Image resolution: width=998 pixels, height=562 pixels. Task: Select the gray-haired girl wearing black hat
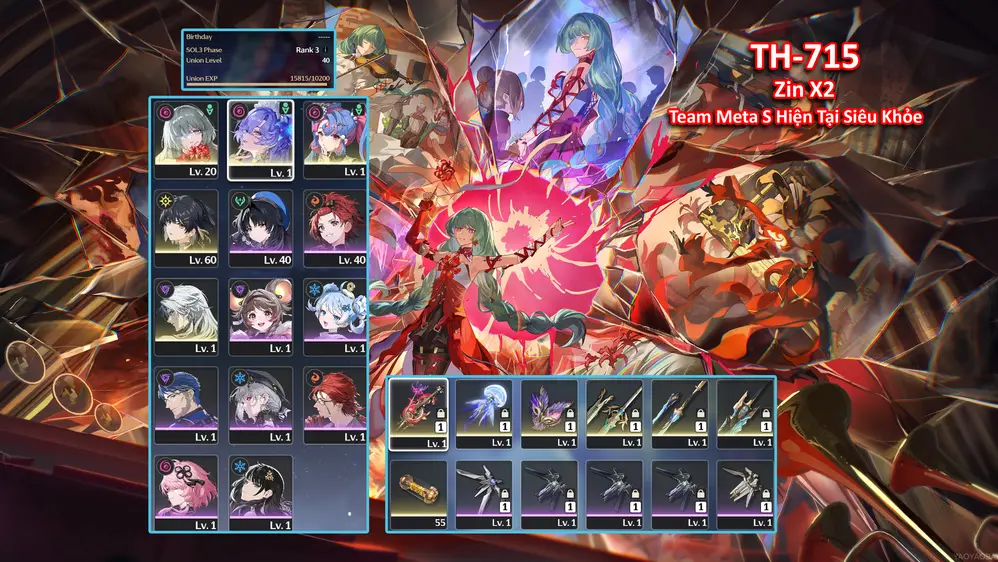click(261, 405)
